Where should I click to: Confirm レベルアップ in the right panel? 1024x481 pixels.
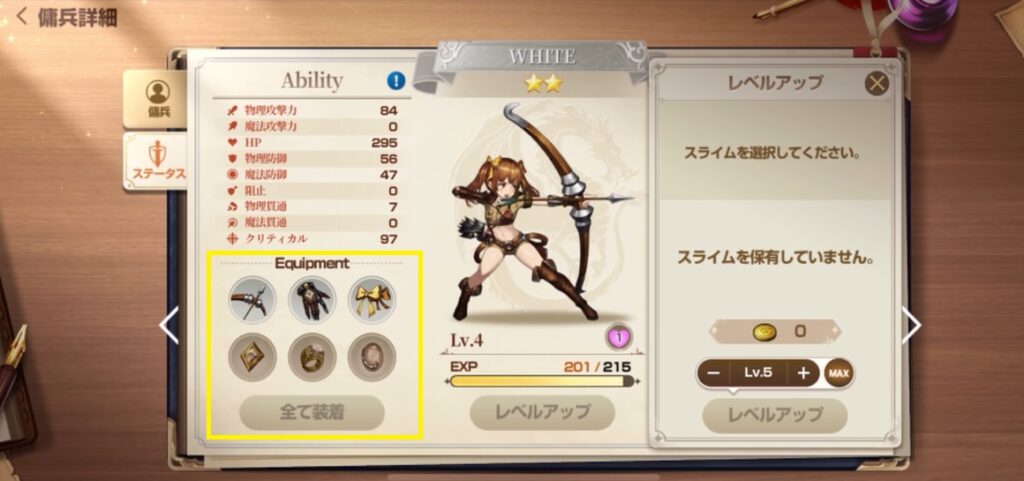click(x=775, y=414)
